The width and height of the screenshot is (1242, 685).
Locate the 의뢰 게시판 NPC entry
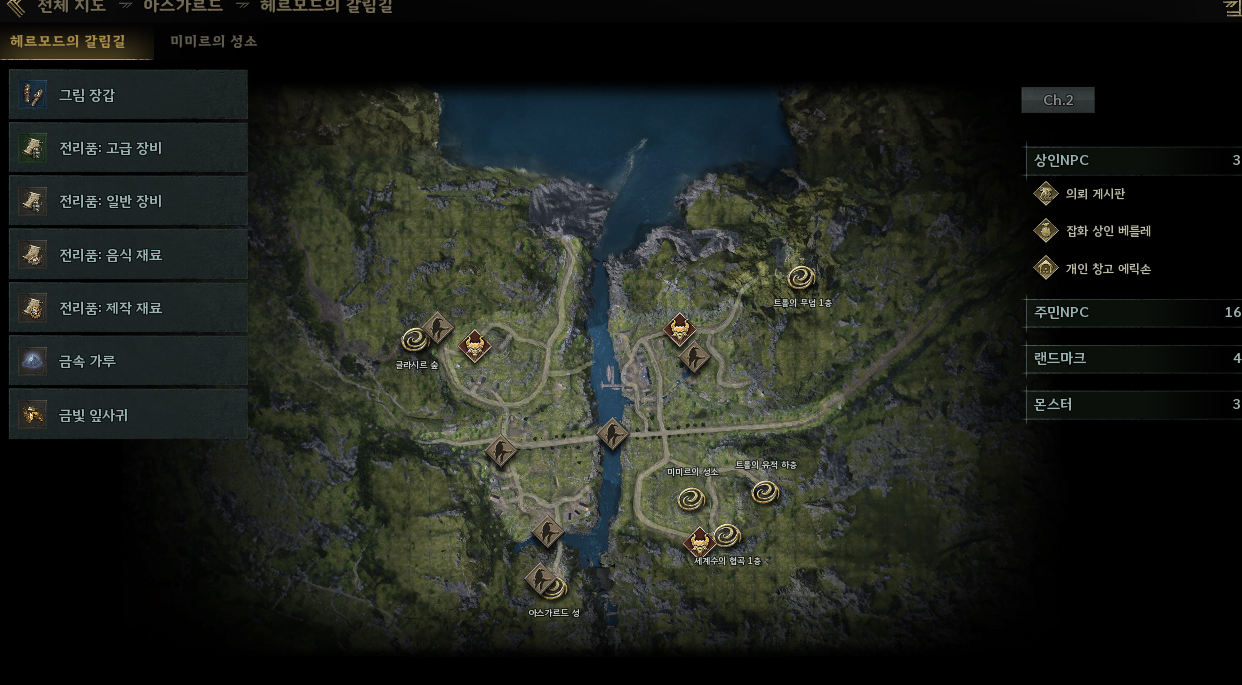(x=1094, y=194)
